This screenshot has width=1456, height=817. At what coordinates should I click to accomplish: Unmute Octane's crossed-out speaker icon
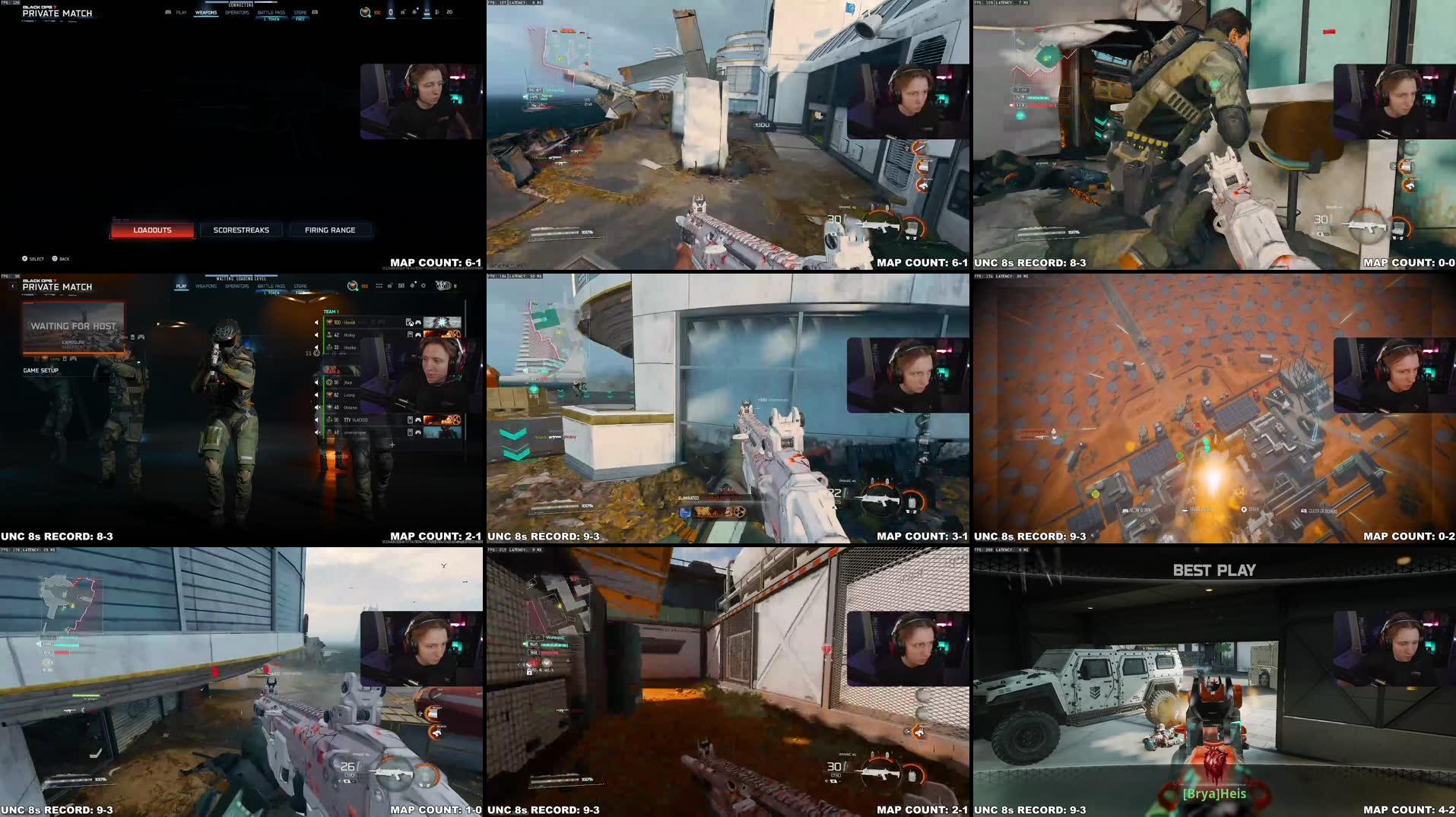316,408
